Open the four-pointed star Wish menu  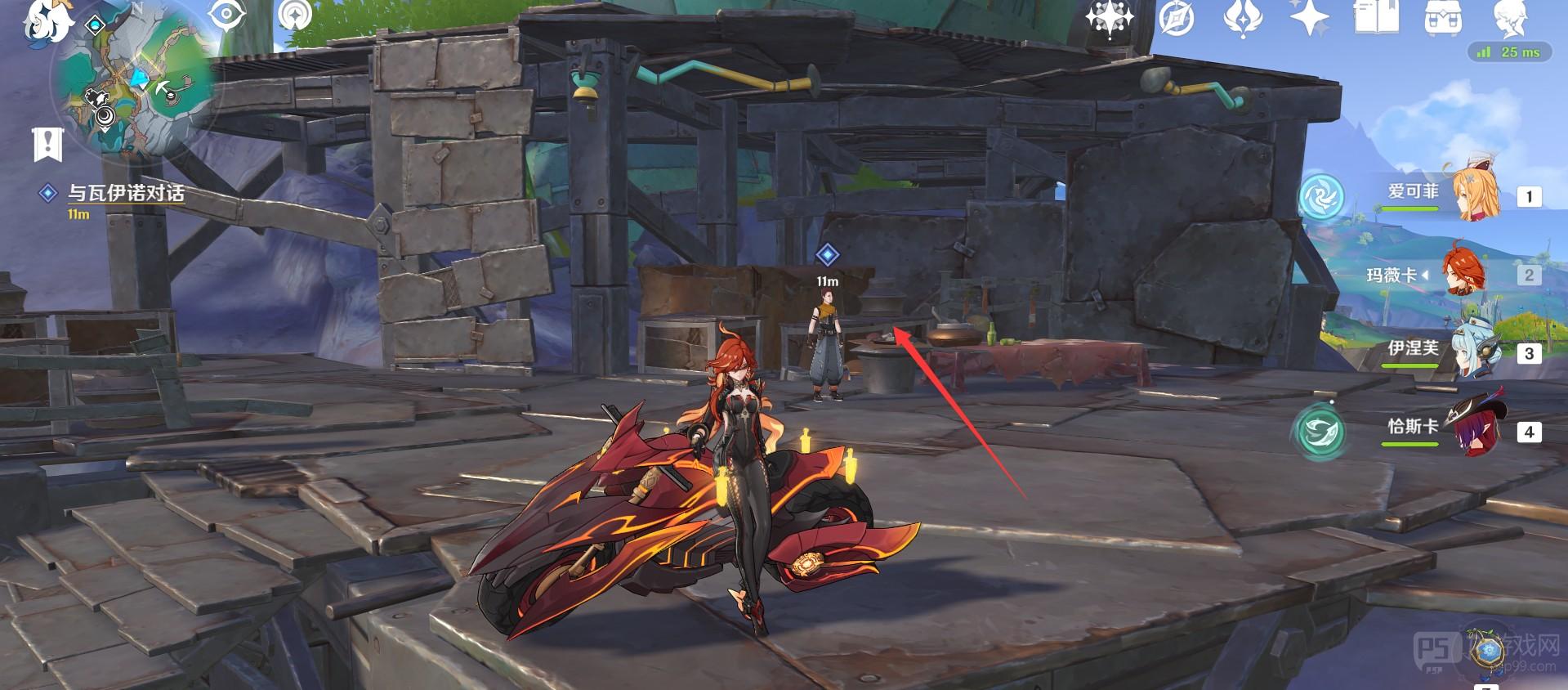click(x=1309, y=18)
